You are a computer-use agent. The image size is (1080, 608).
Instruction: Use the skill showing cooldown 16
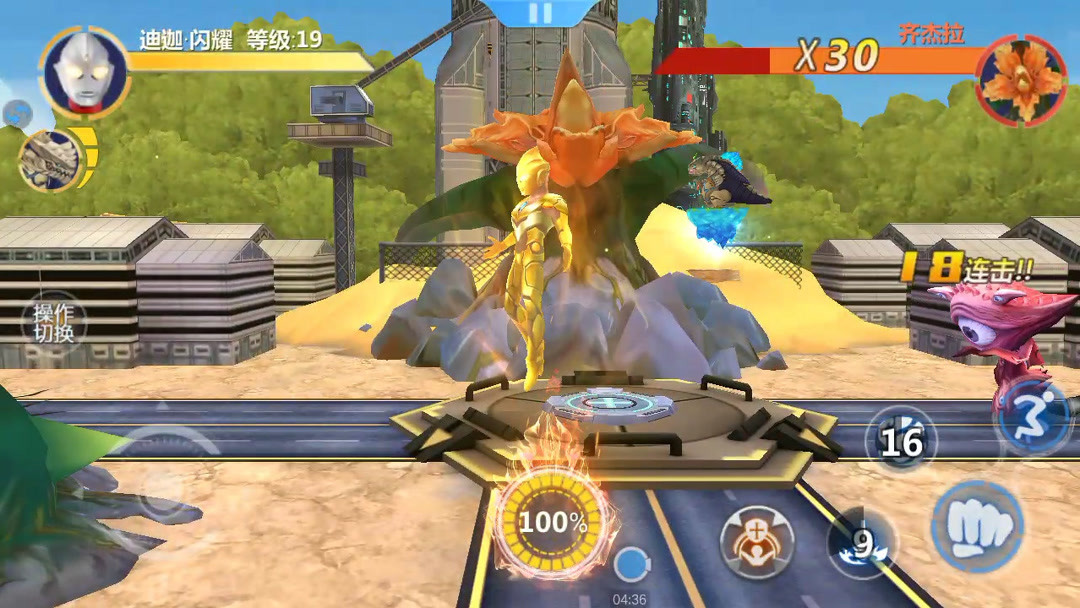tap(900, 440)
